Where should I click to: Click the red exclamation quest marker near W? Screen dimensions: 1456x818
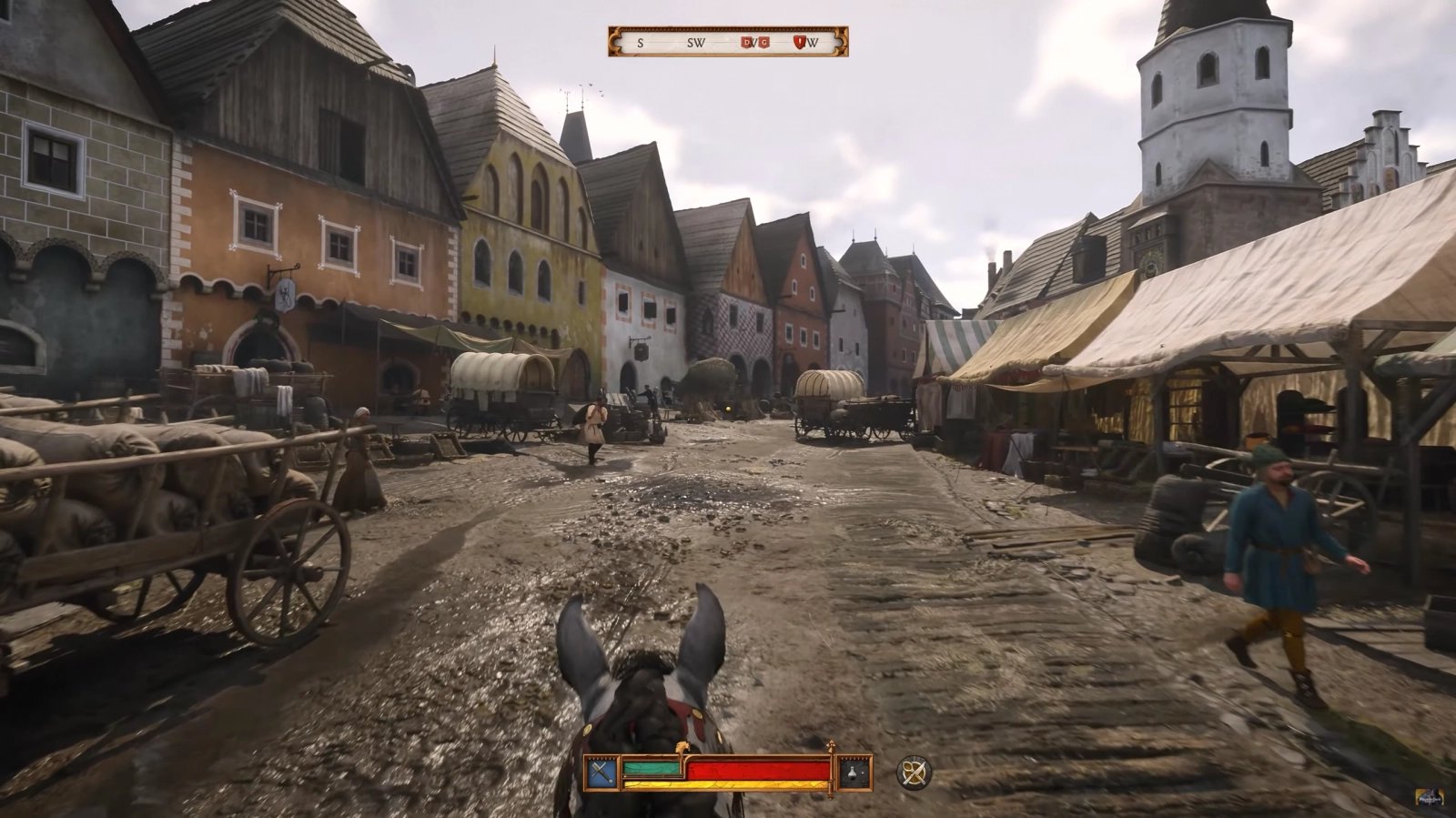point(800,42)
